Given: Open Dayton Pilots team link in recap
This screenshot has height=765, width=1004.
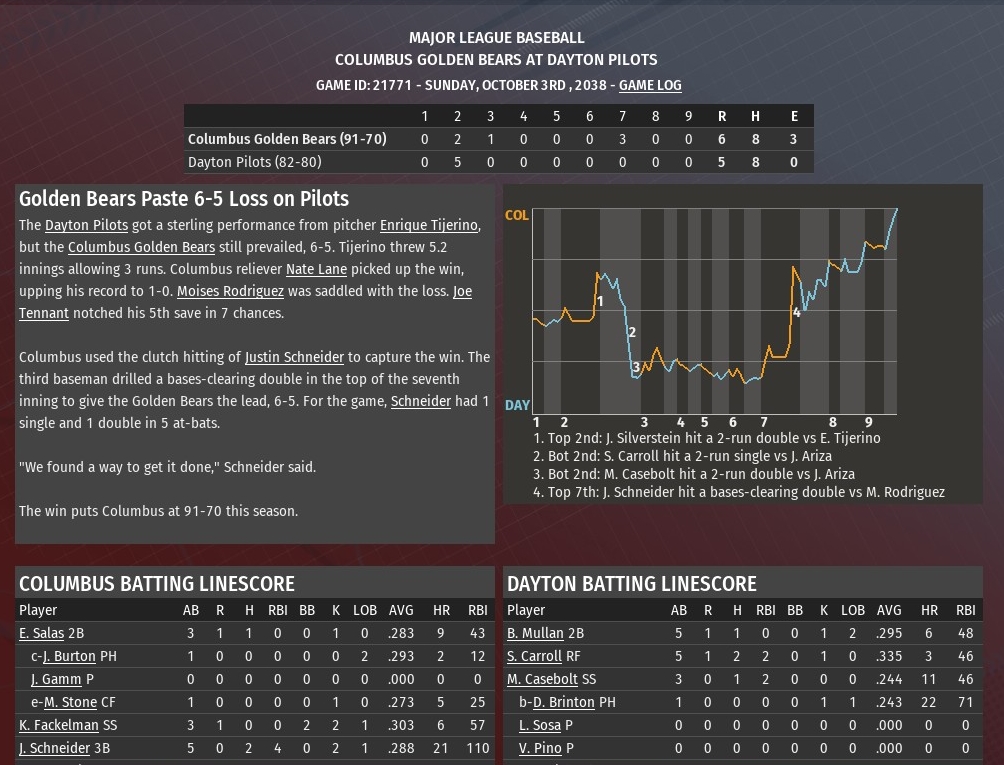Looking at the screenshot, I should [x=86, y=226].
